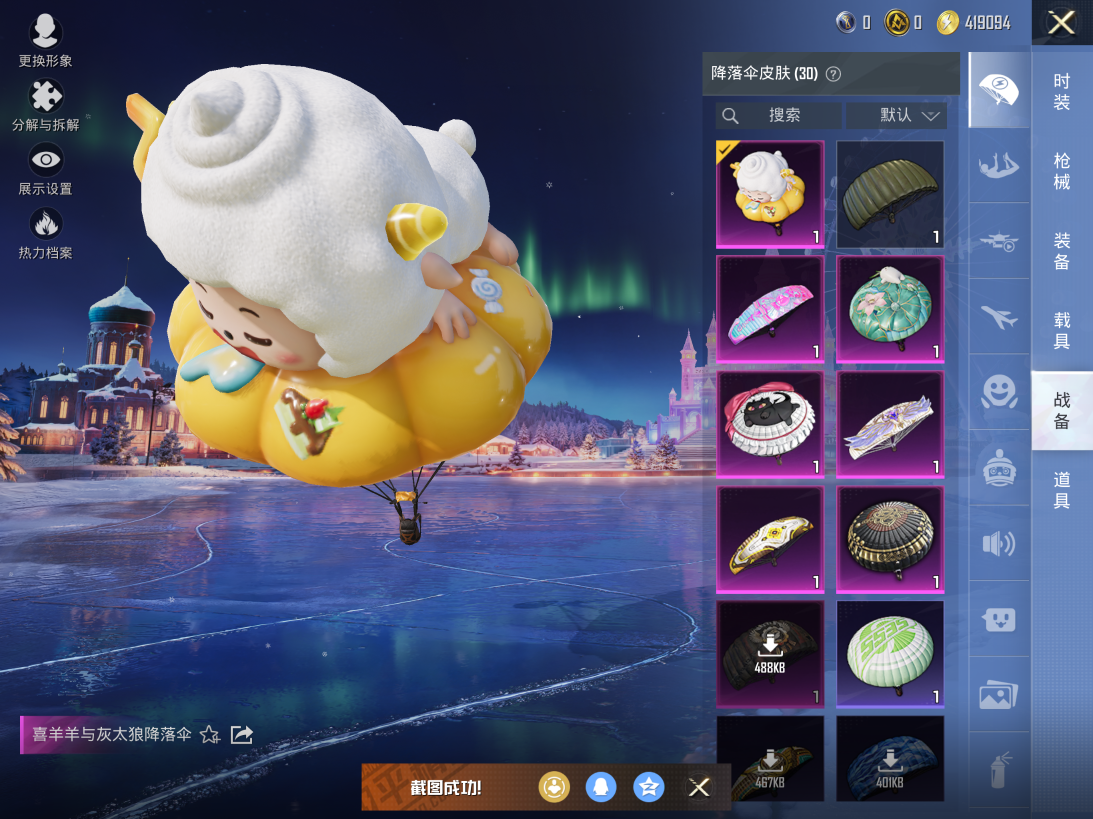Switch to the 时装 fashion tab
The height and width of the screenshot is (819, 1093).
(1062, 92)
